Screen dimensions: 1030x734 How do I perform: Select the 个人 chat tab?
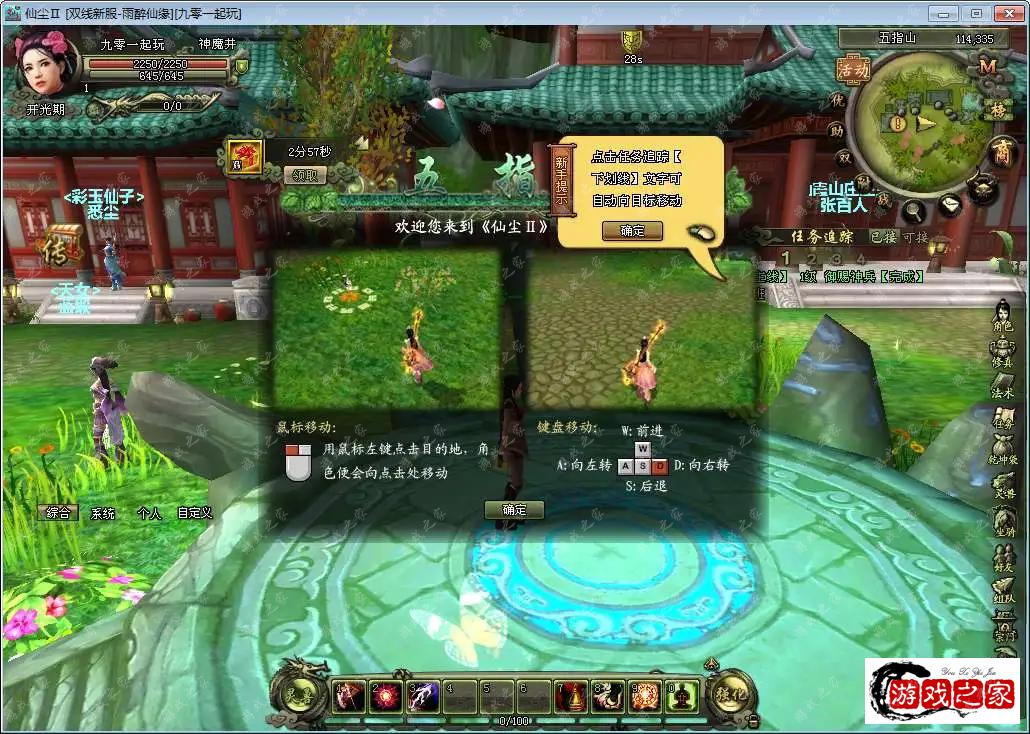(149, 513)
